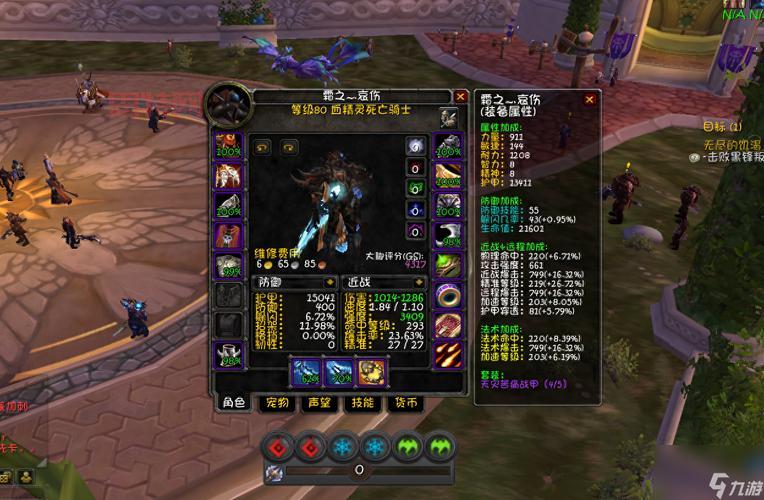
Task: Select the ring equipment slot
Action: (x=447, y=297)
